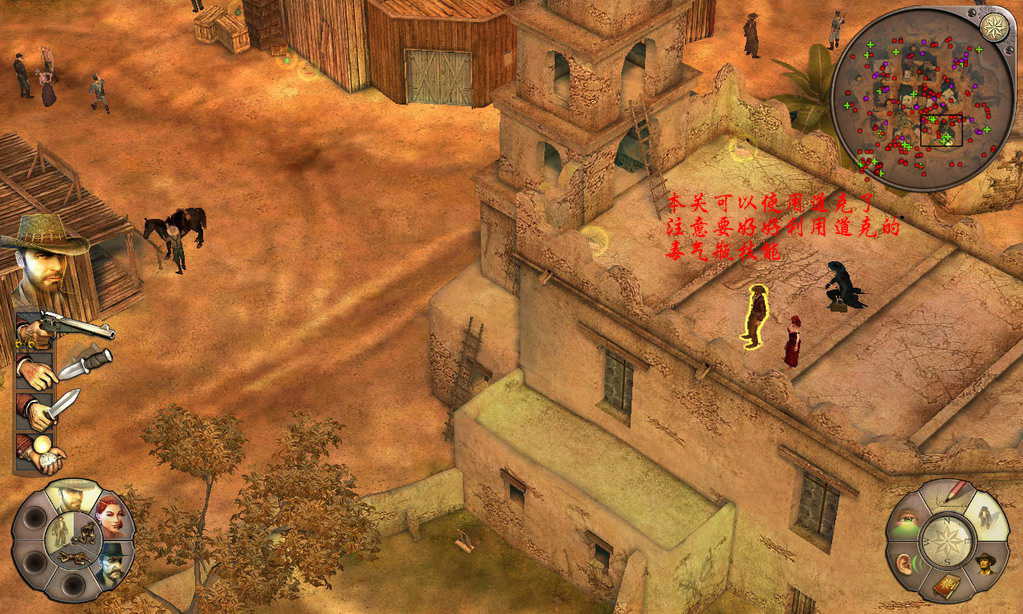Open the red book journal
This screenshot has width=1023, height=614.
tap(945, 587)
